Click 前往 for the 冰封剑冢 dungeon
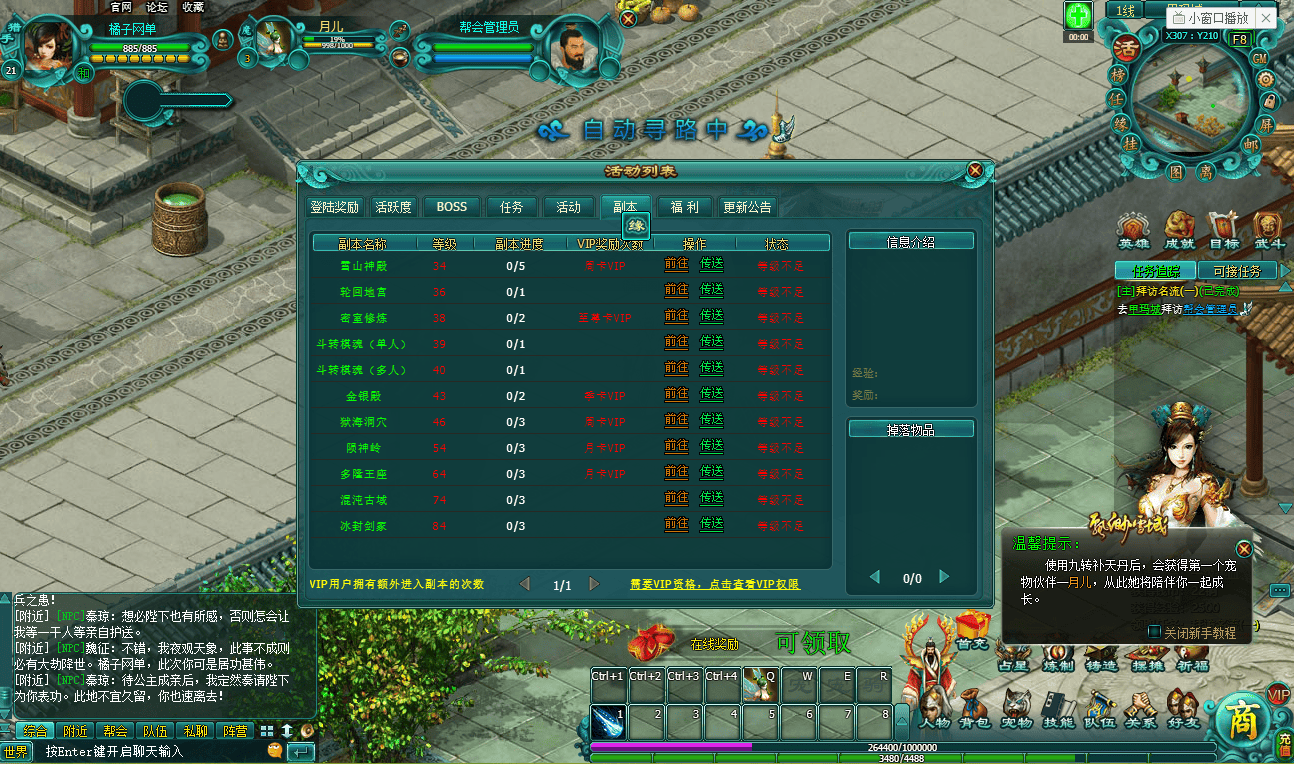Viewport: 1294px width, 764px height. (x=677, y=524)
